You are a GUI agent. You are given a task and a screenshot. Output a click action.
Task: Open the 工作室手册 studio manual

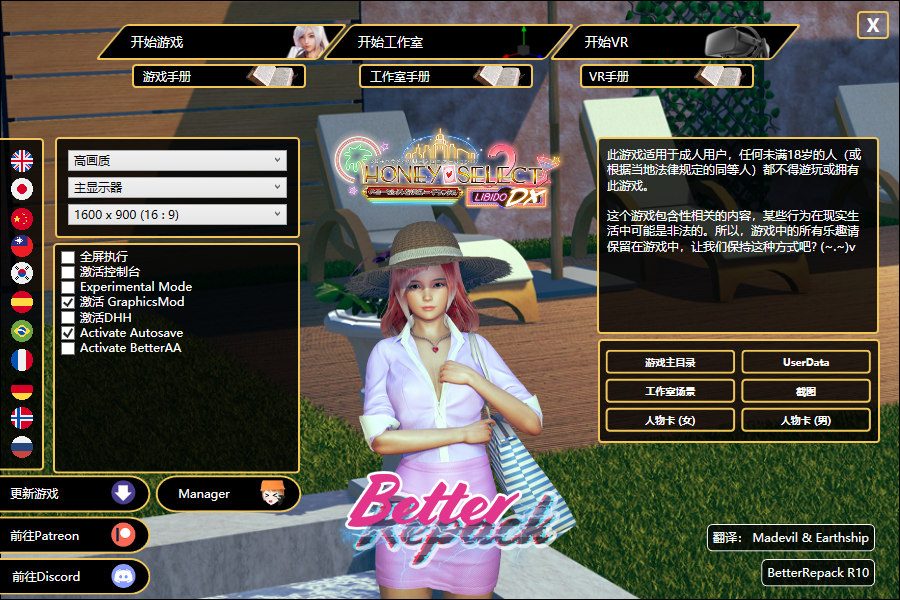[445, 76]
